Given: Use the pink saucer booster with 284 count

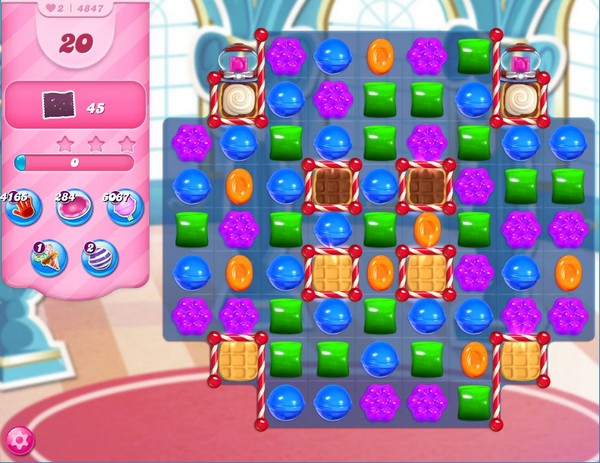Looking at the screenshot, I should tap(73, 208).
